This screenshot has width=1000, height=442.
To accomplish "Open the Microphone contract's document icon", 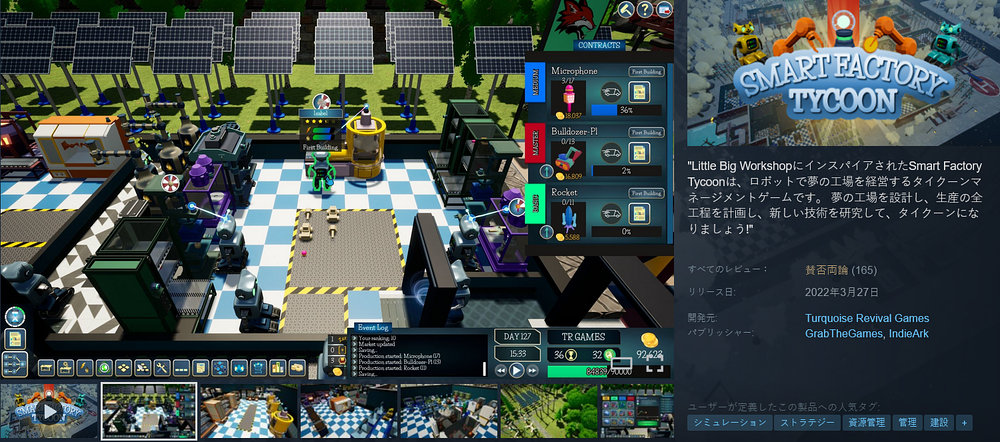I will pyautogui.click(x=641, y=93).
